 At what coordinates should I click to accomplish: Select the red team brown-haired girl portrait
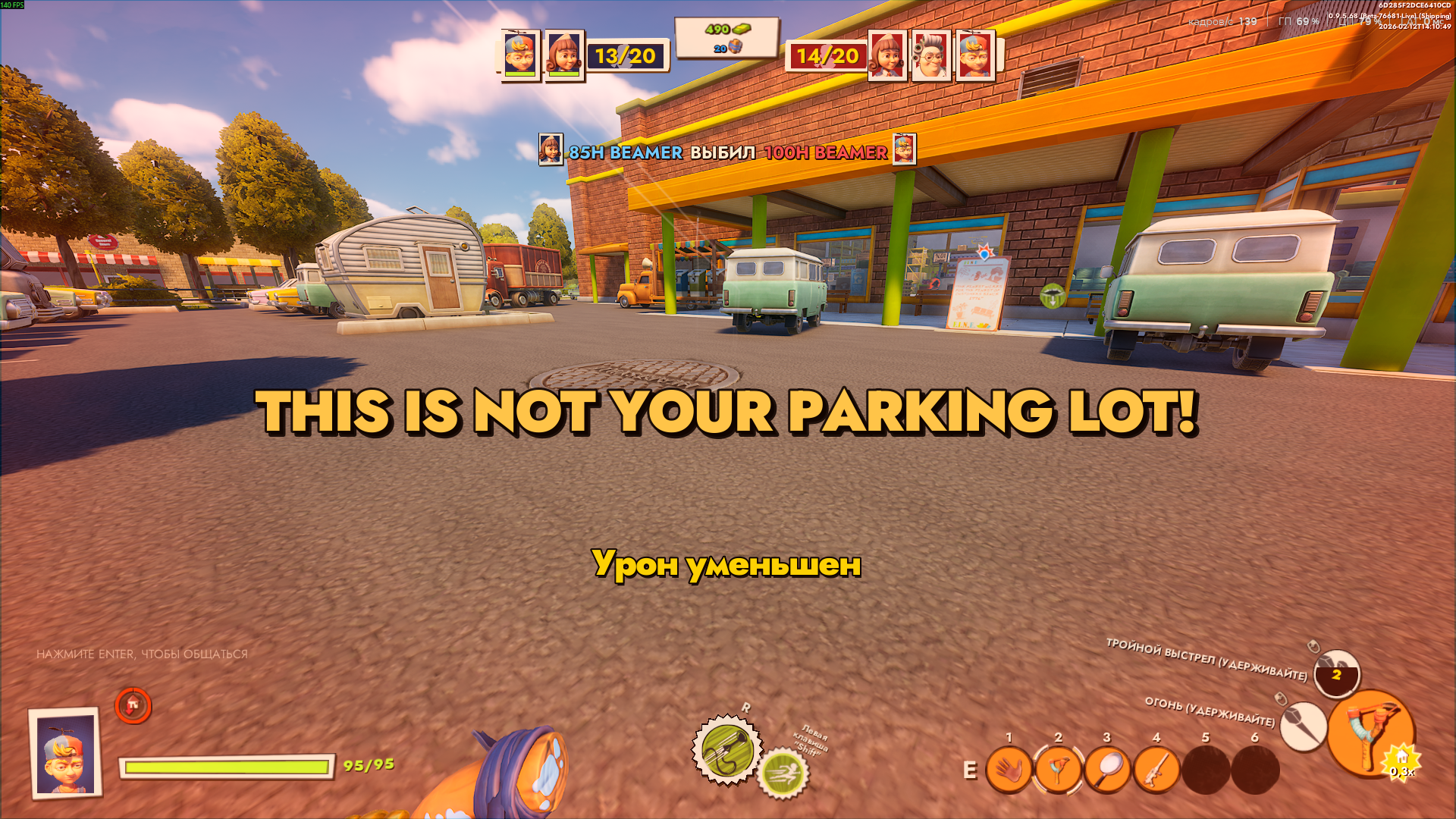click(x=887, y=55)
